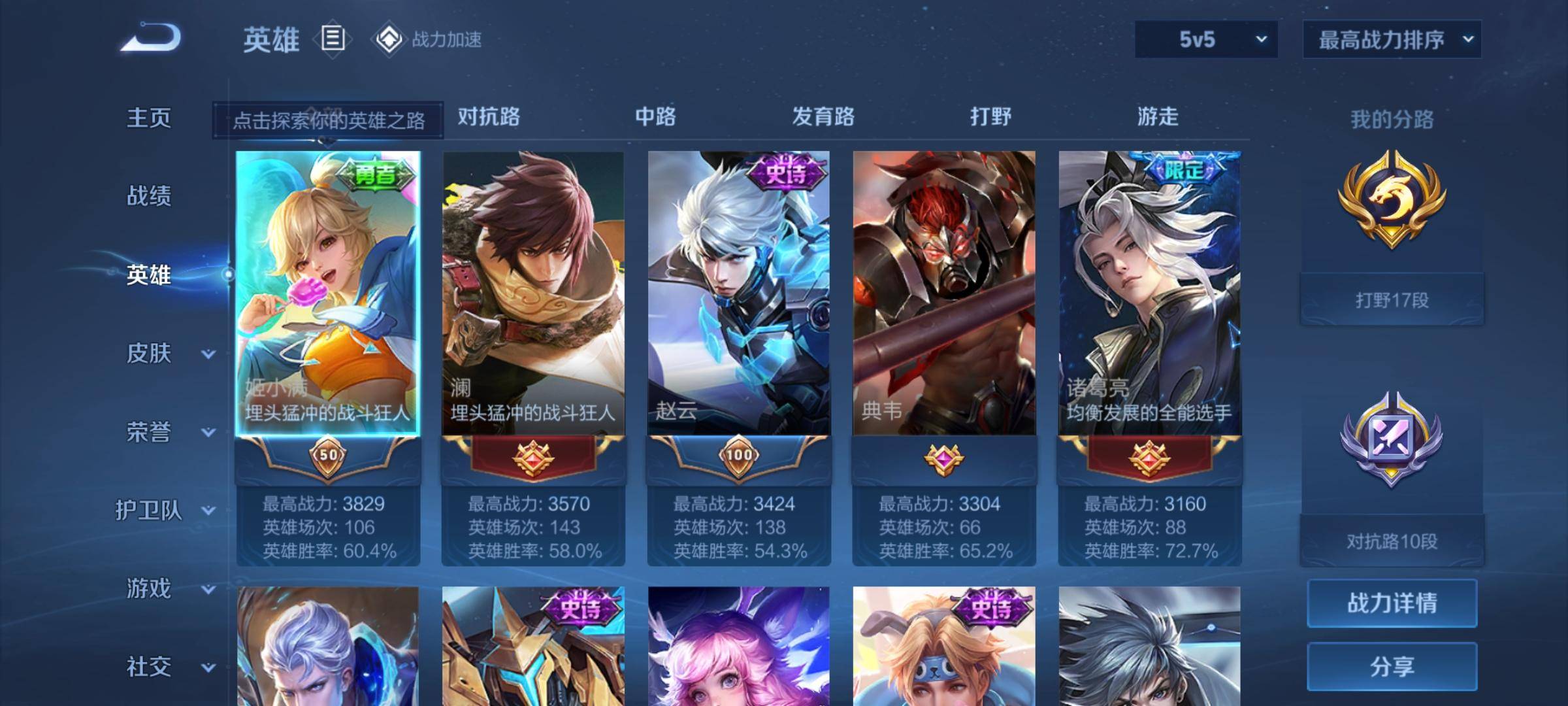Select the 姬小满 hero card
The height and width of the screenshot is (706, 1568).
coord(328,294)
